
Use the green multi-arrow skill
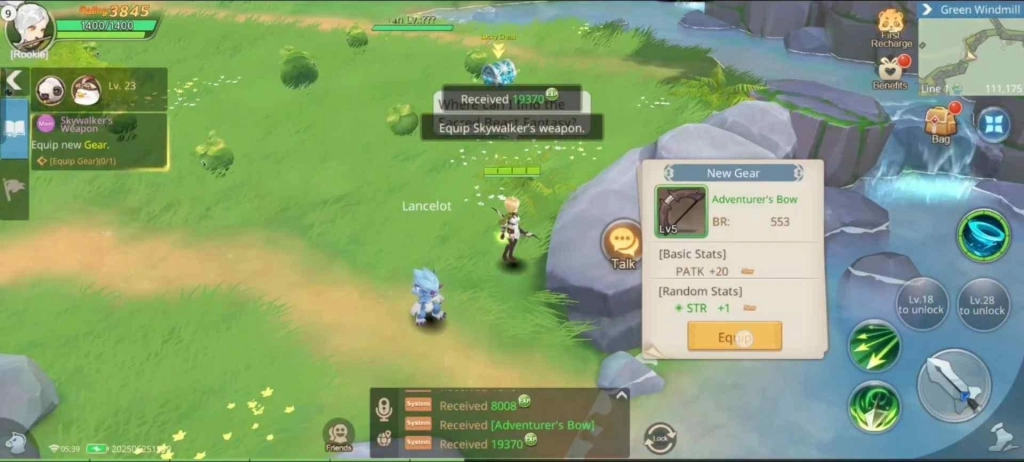pyautogui.click(x=874, y=345)
